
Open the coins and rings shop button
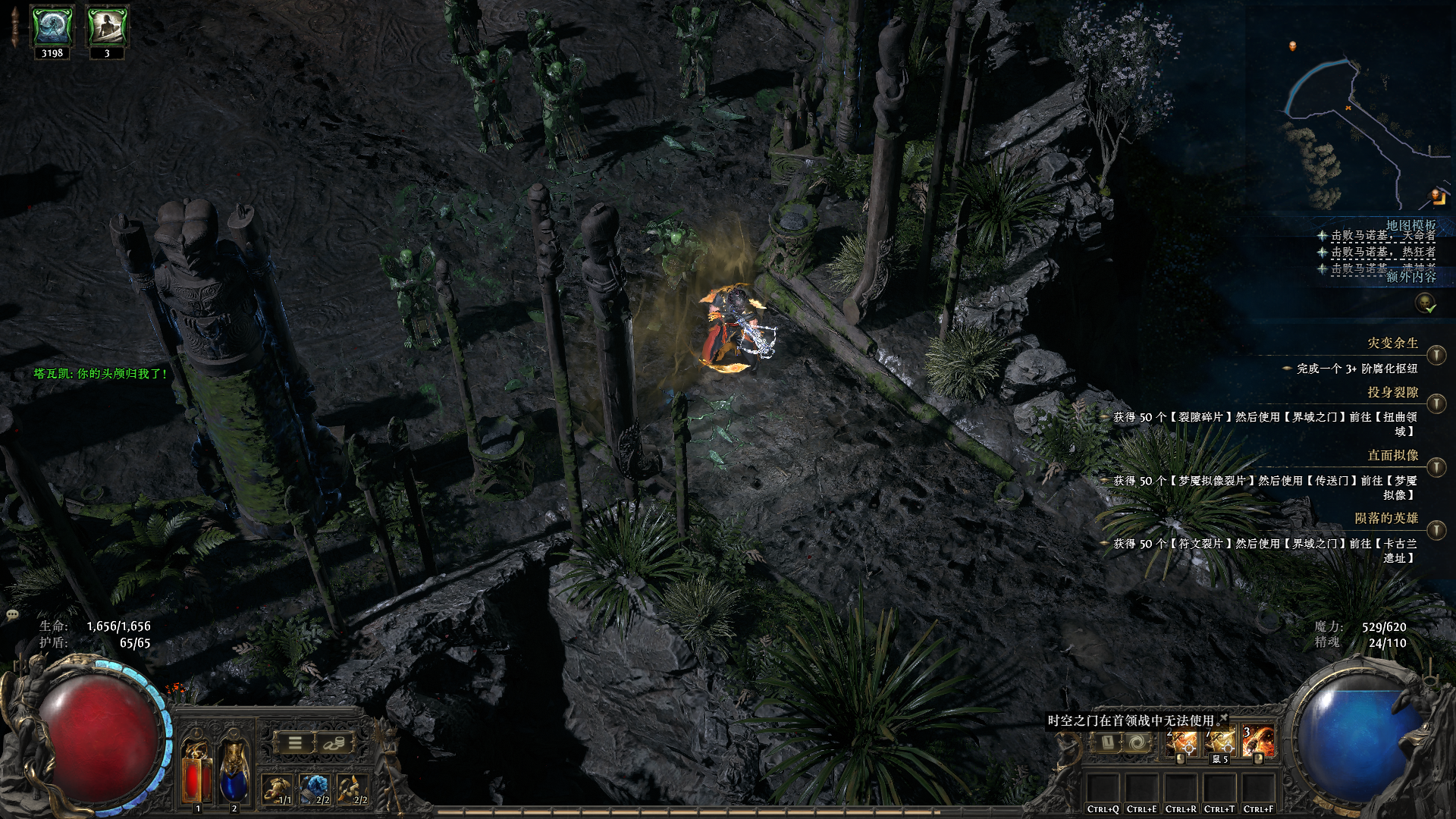pyautogui.click(x=334, y=743)
